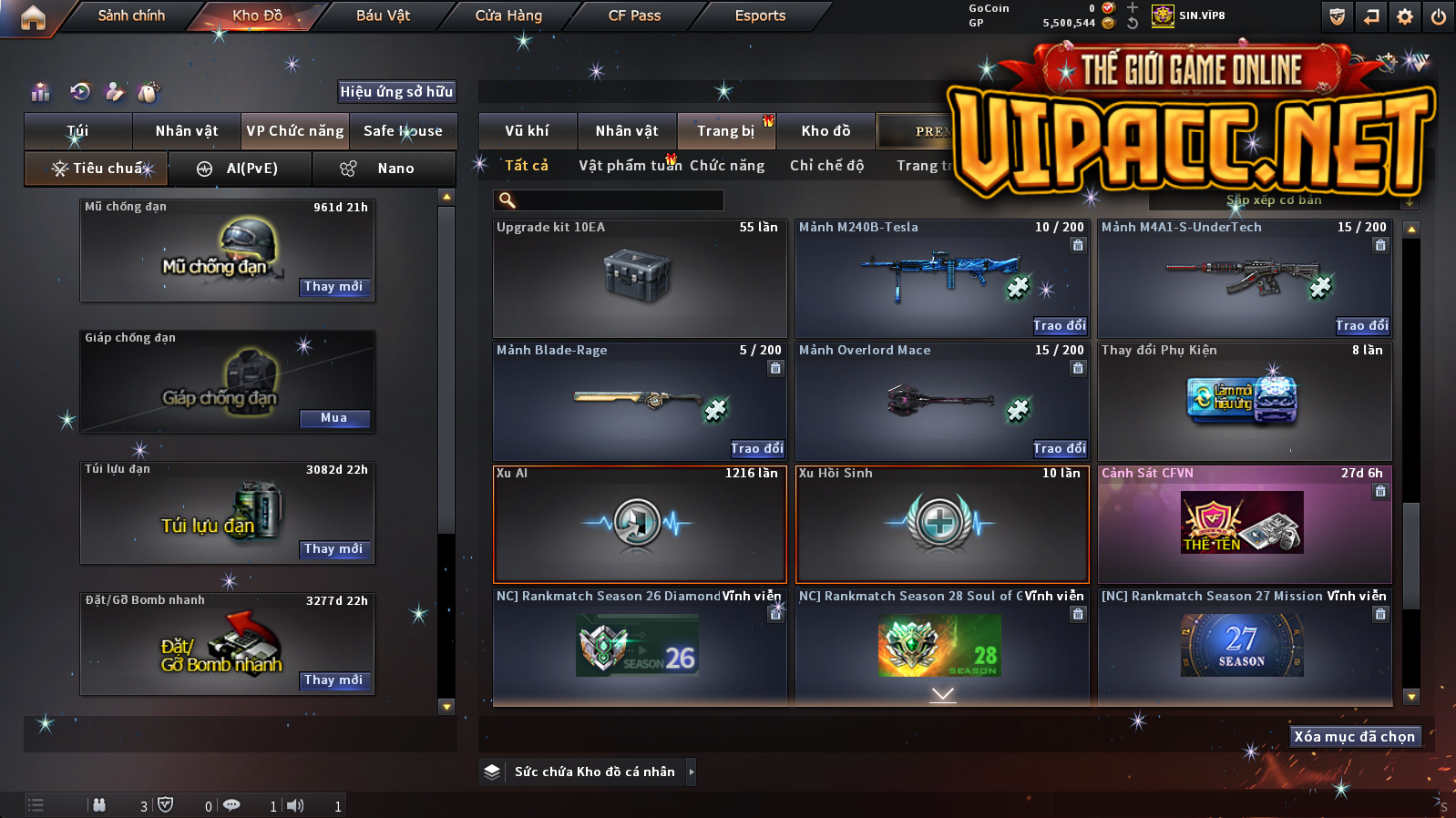Buy the Giáp chống đạn armor
This screenshot has height=818, width=1456.
[333, 418]
